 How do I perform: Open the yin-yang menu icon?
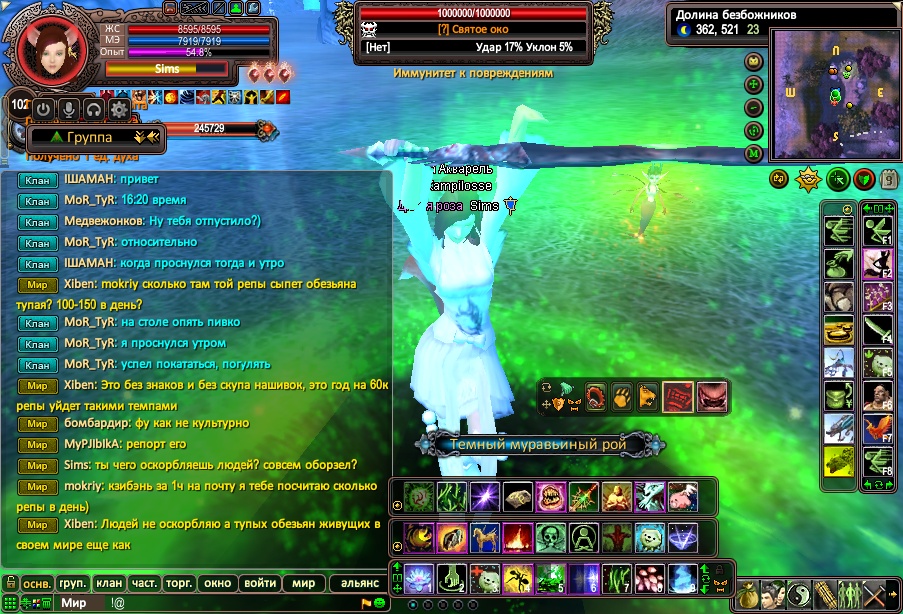801,594
